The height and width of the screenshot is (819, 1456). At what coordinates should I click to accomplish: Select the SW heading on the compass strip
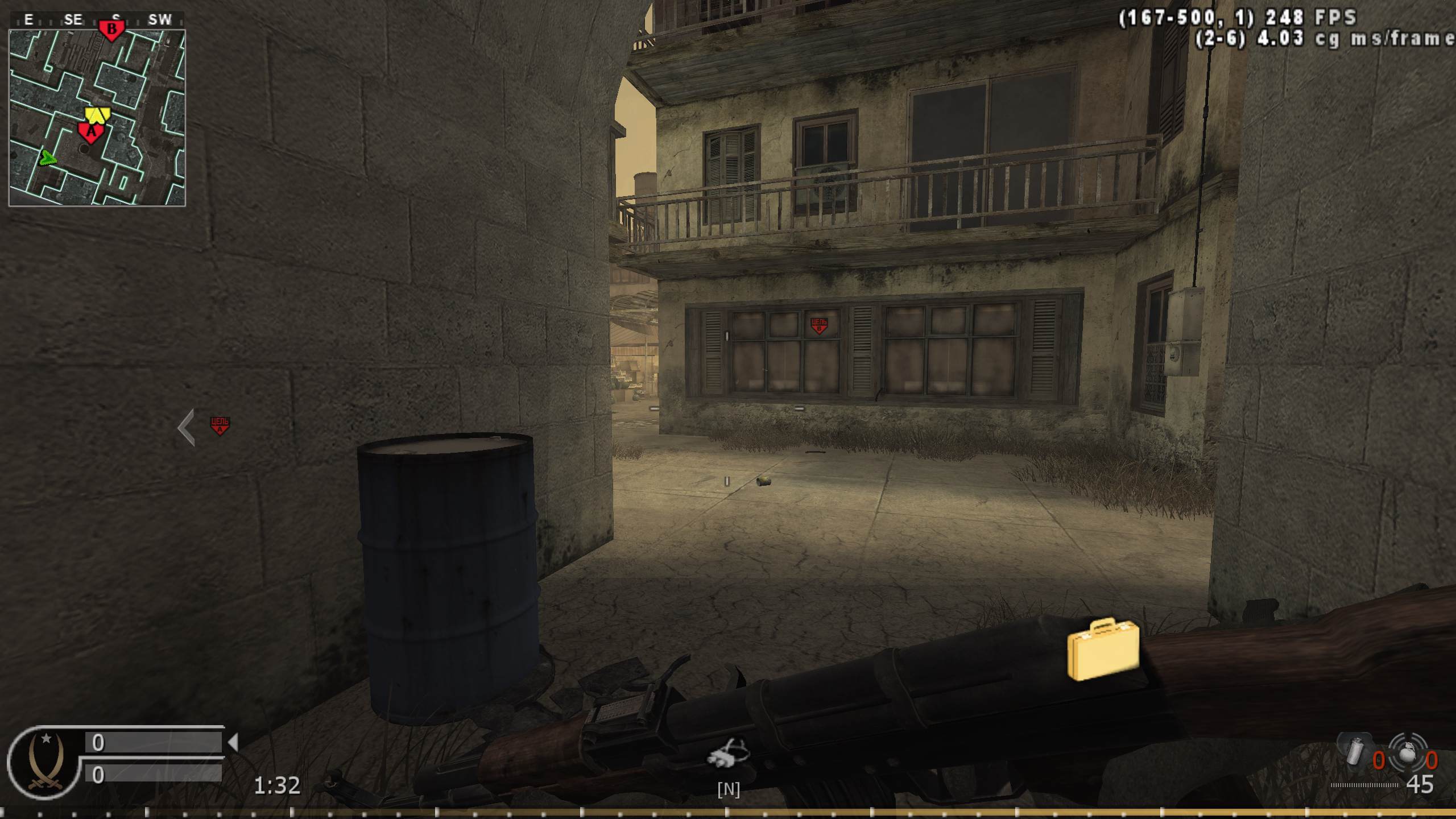pyautogui.click(x=160, y=19)
